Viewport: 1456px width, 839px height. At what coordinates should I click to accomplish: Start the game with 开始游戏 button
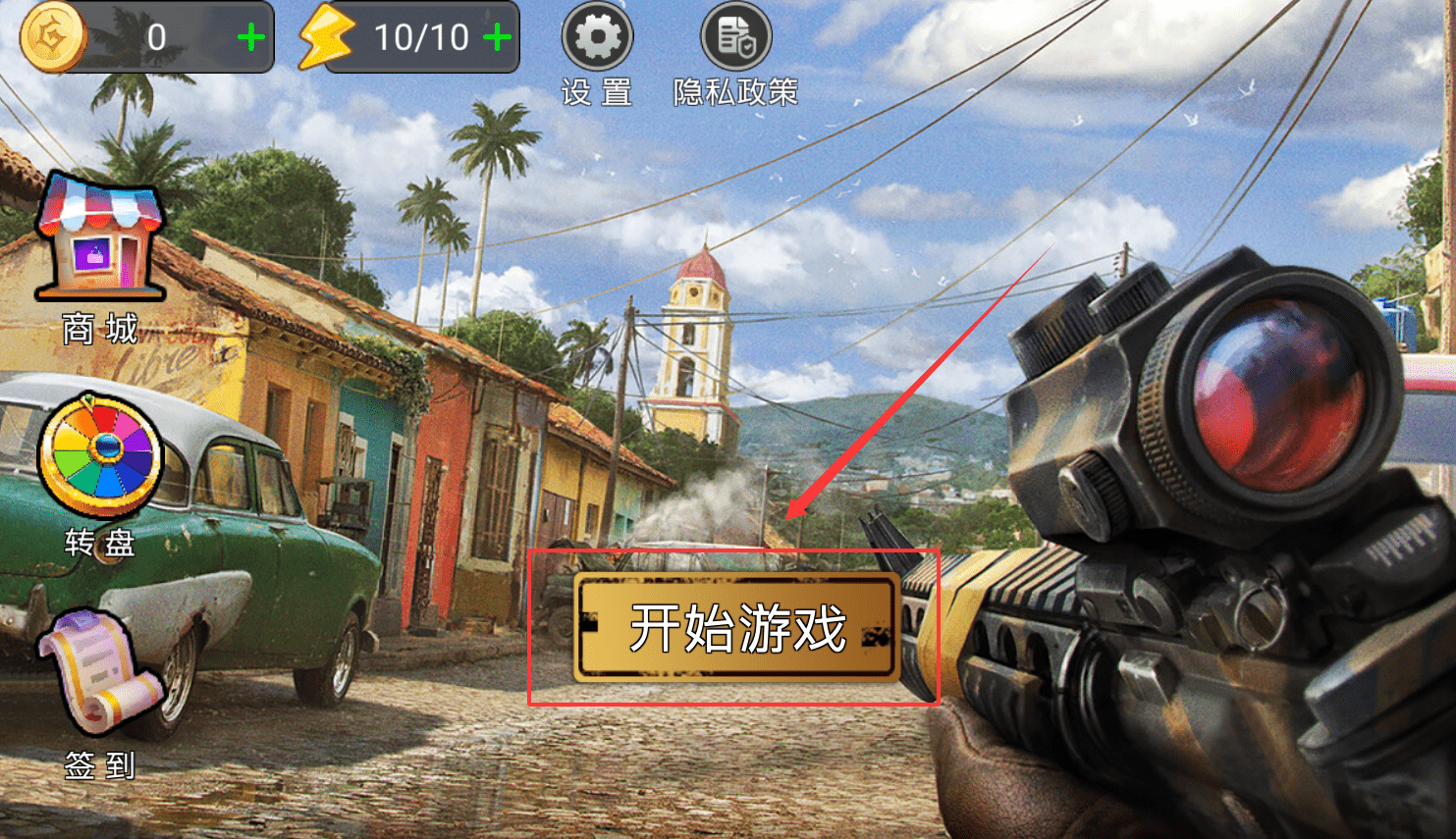click(x=736, y=628)
